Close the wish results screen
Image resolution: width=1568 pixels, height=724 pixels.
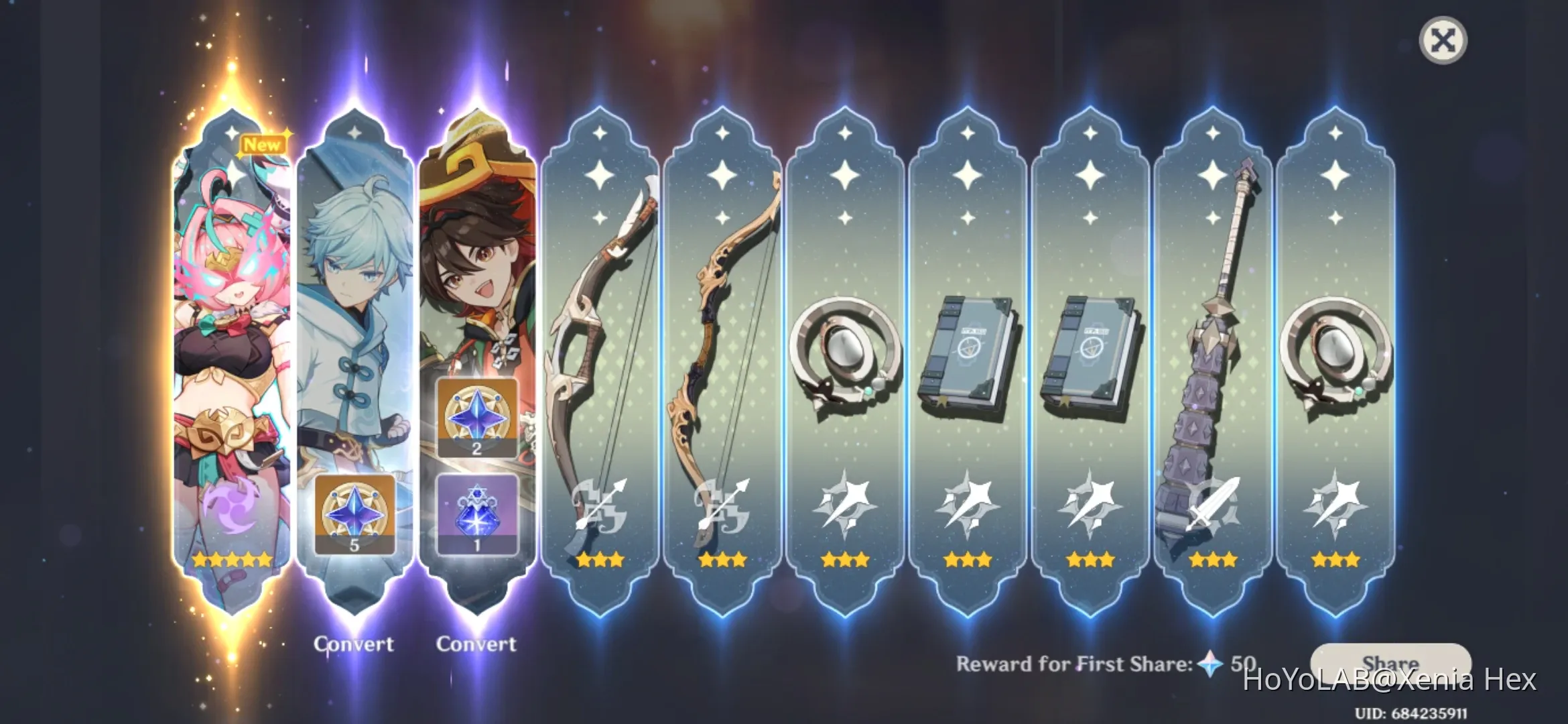[1444, 40]
